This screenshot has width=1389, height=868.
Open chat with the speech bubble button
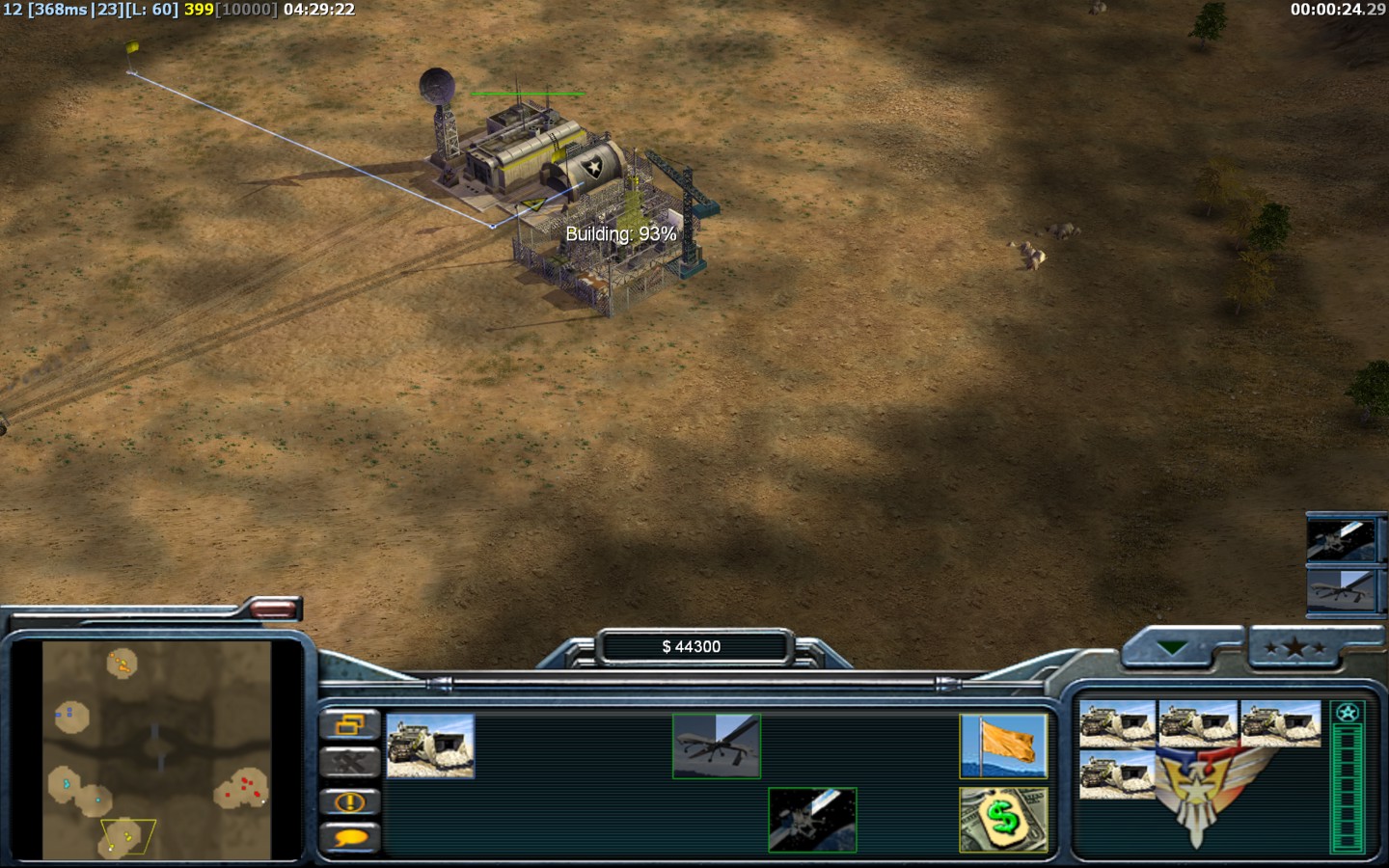349,838
